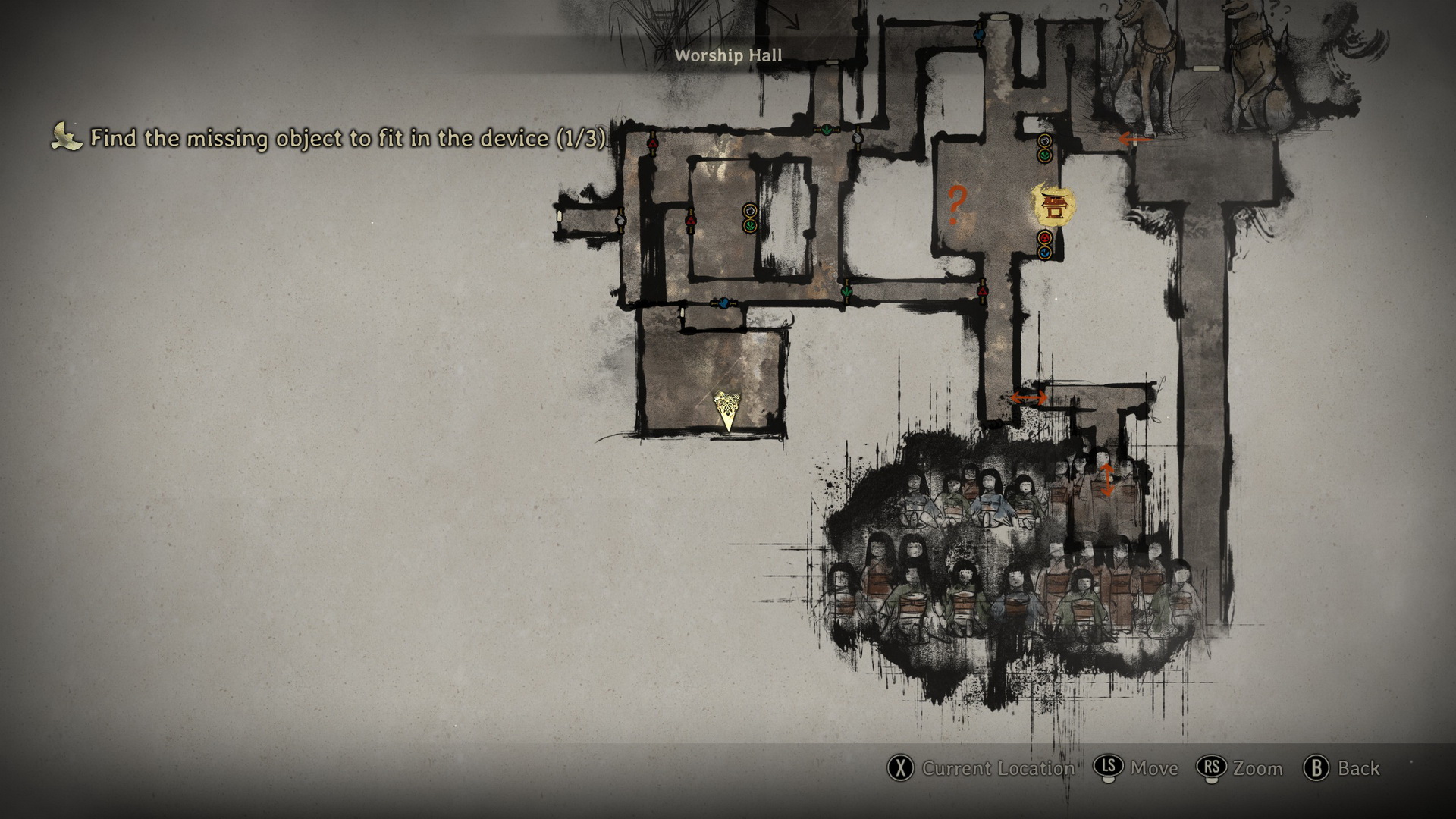Select the player's current location marker
The width and height of the screenshot is (1456, 819).
pos(727,411)
